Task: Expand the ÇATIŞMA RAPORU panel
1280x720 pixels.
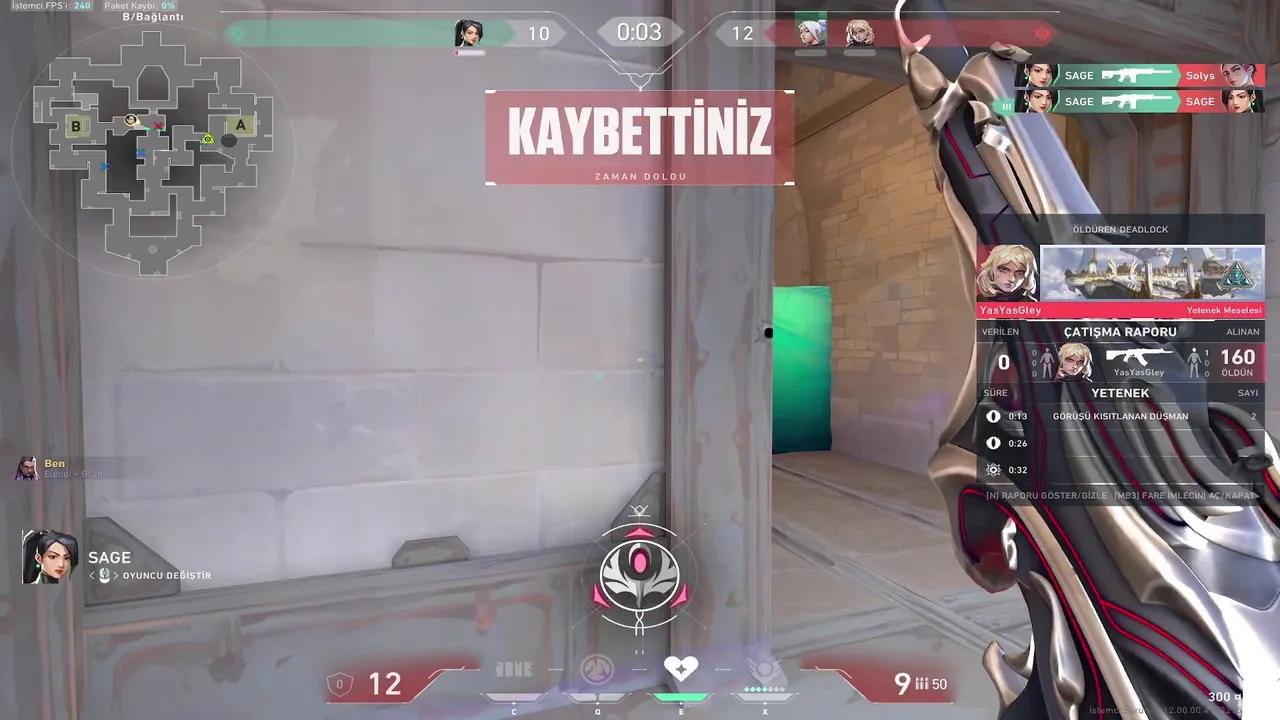Action: 1119,331
